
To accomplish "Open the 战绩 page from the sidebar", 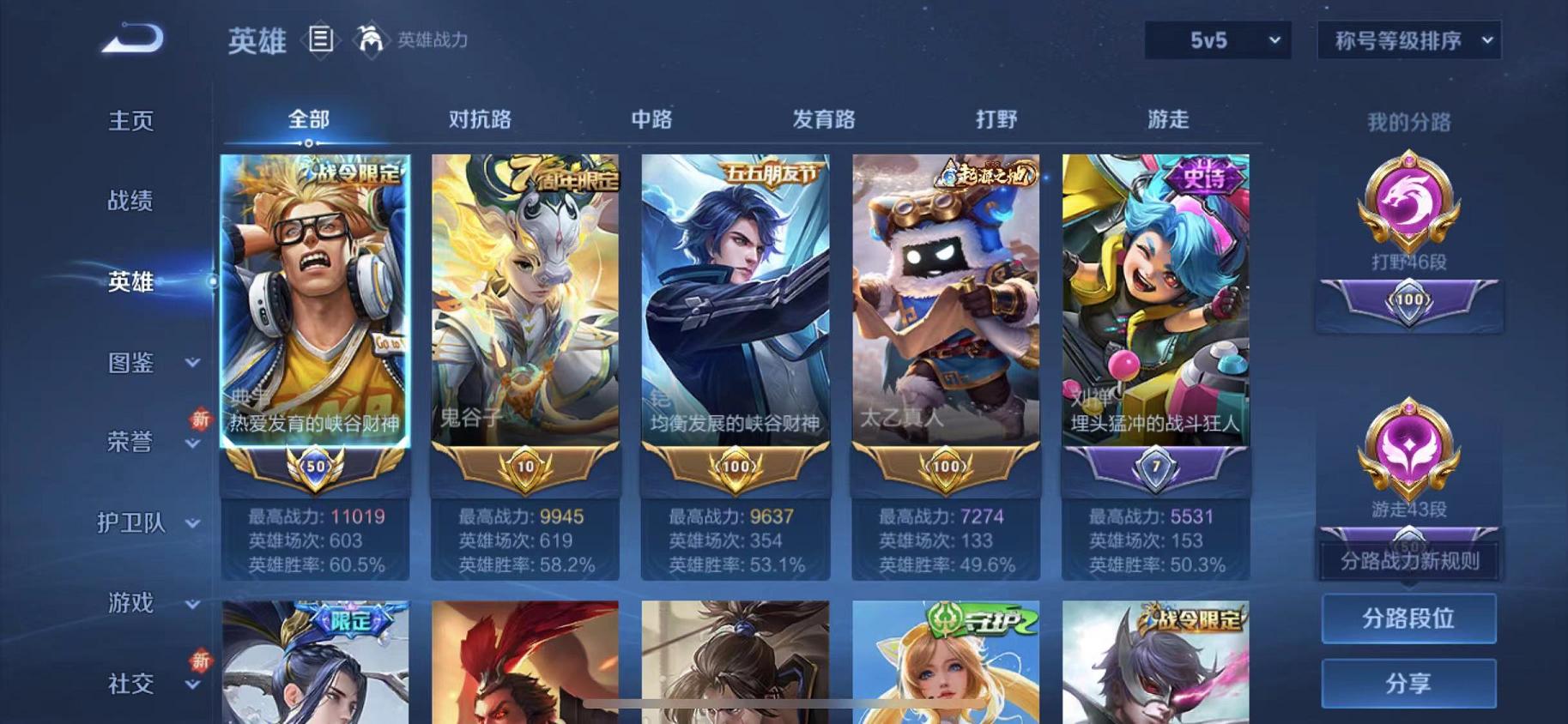I will [x=130, y=202].
